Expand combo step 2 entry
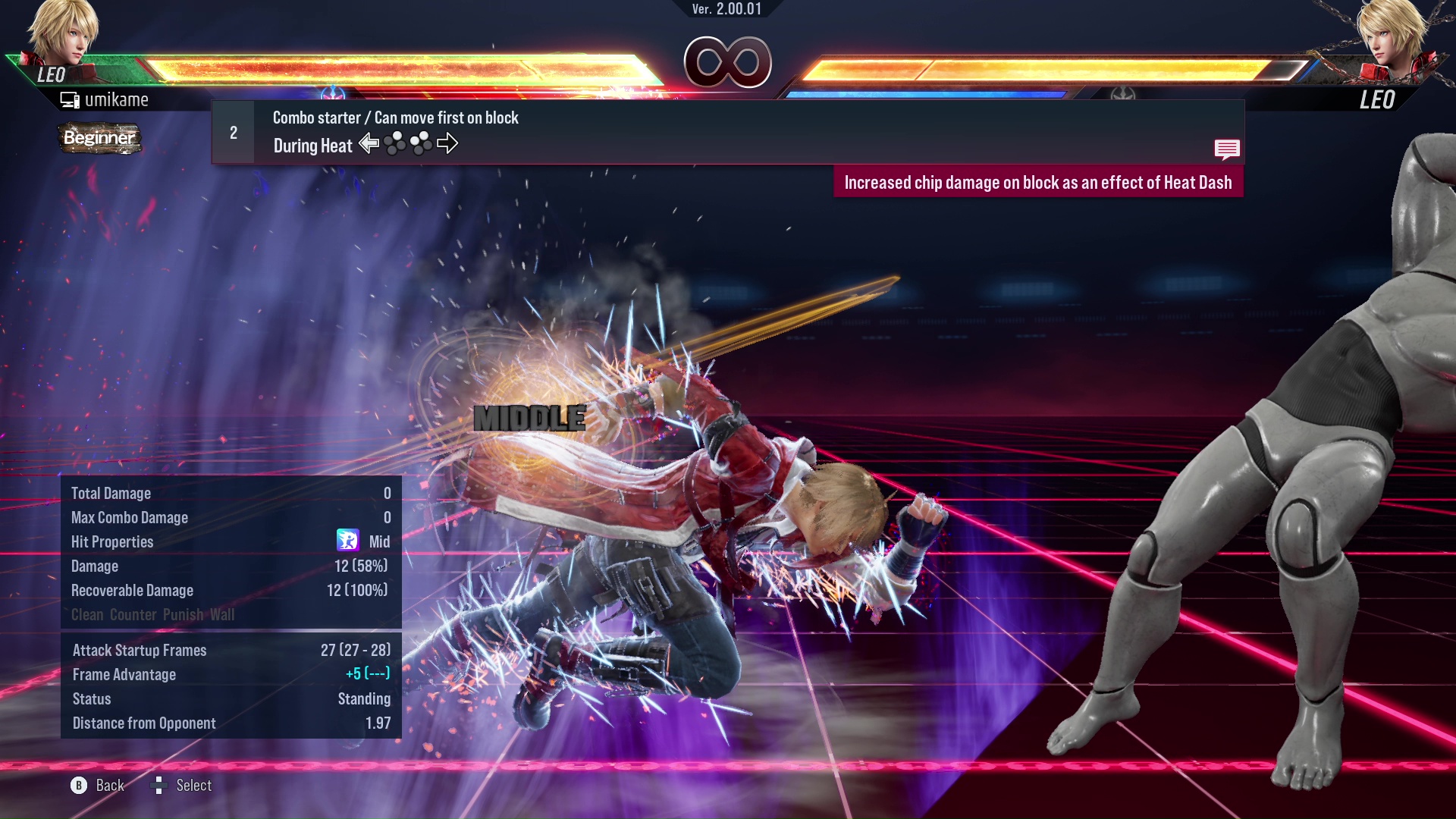Image resolution: width=1456 pixels, height=819 pixels. (x=232, y=131)
